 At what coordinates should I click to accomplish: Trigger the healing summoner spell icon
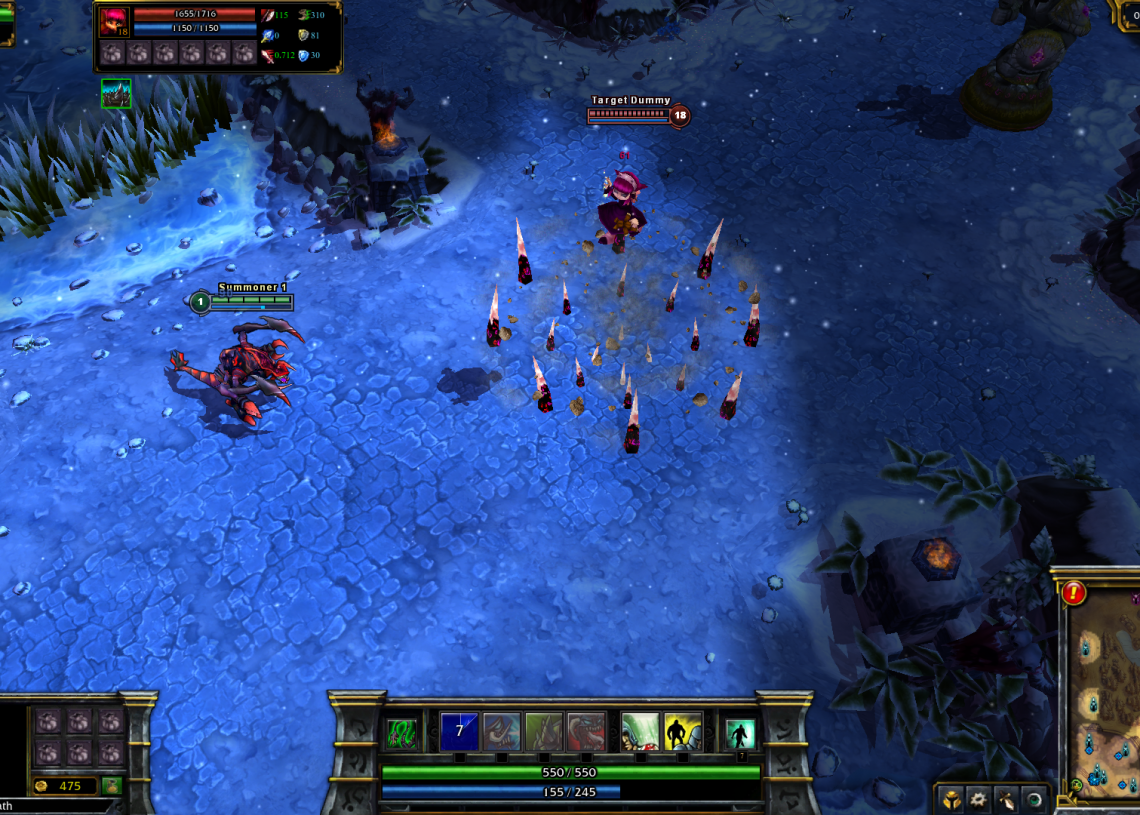(640, 732)
